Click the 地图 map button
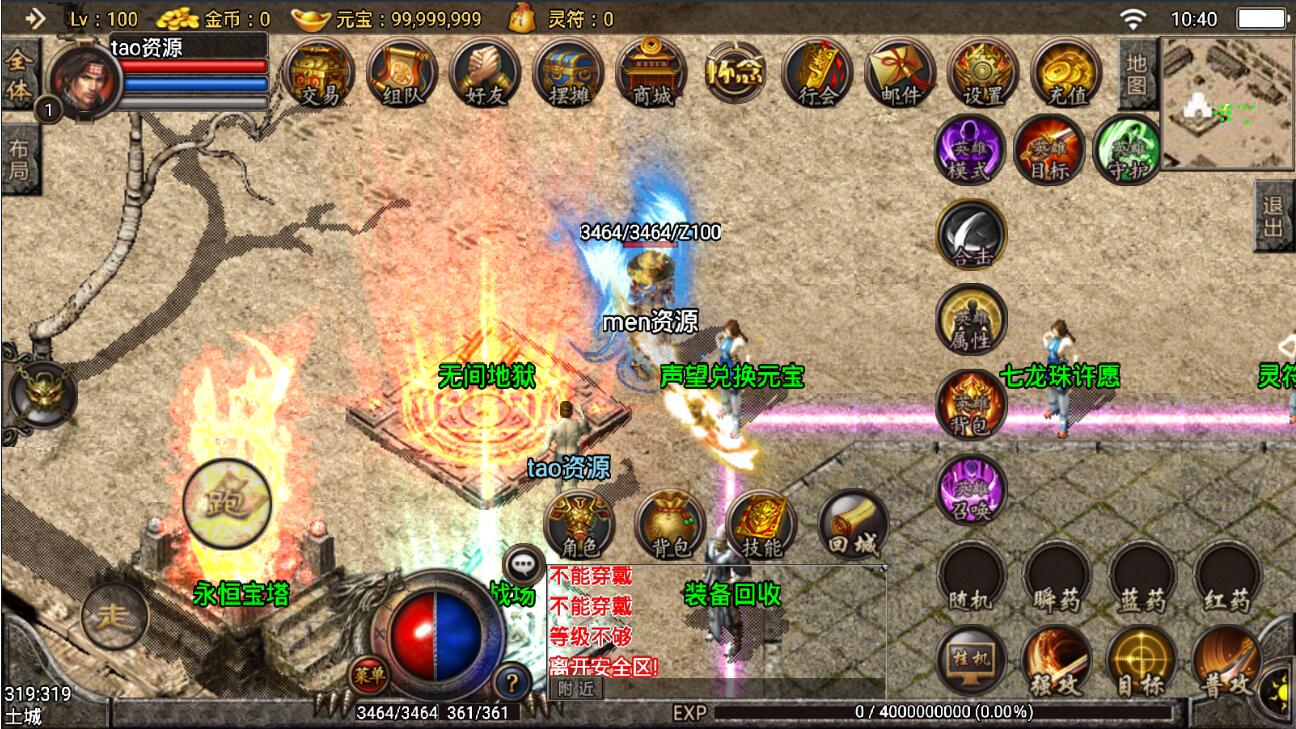Screen dimensions: 1296x729 [x=1137, y=74]
